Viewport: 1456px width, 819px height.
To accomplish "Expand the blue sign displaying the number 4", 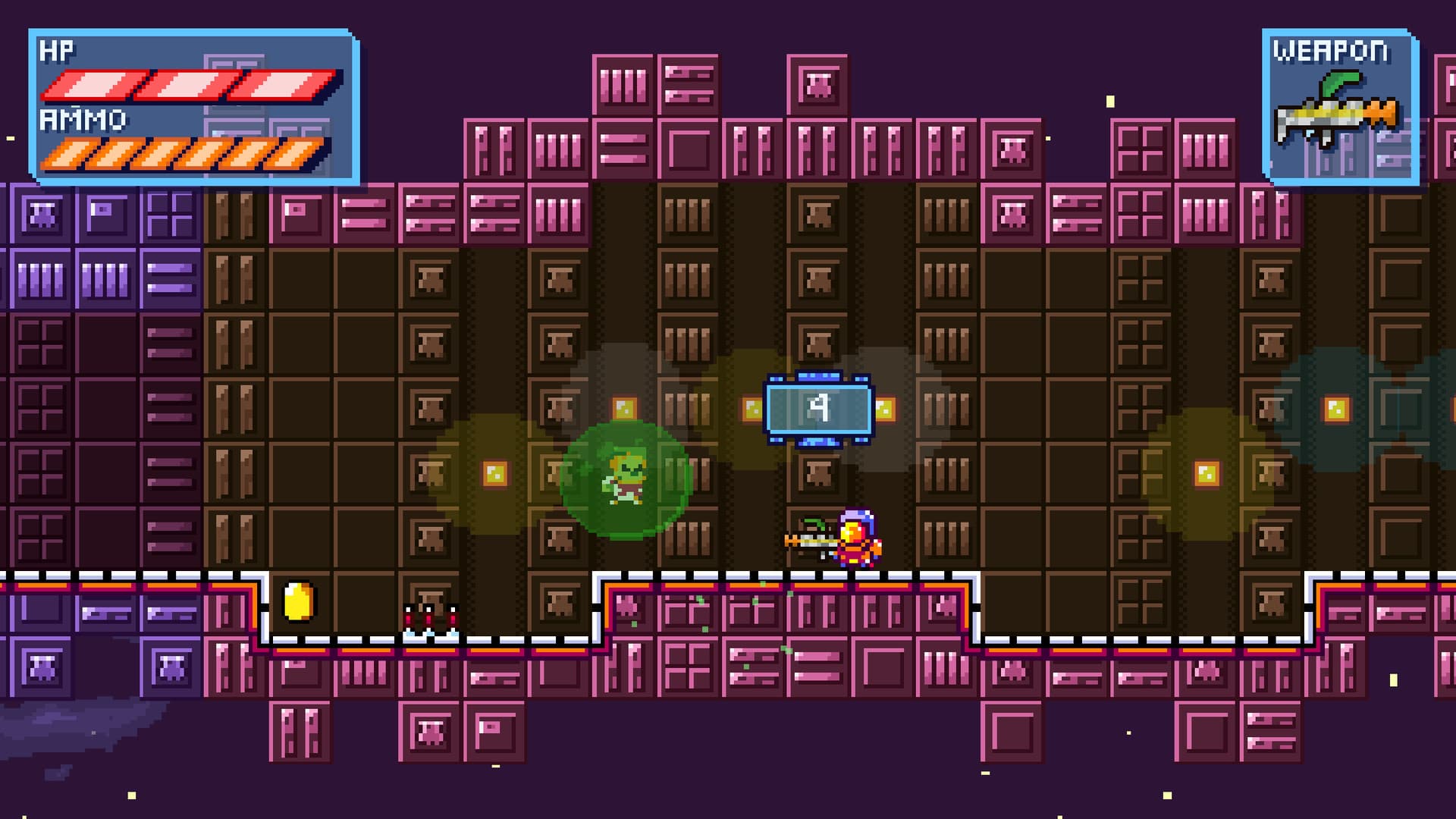I will coord(821,409).
